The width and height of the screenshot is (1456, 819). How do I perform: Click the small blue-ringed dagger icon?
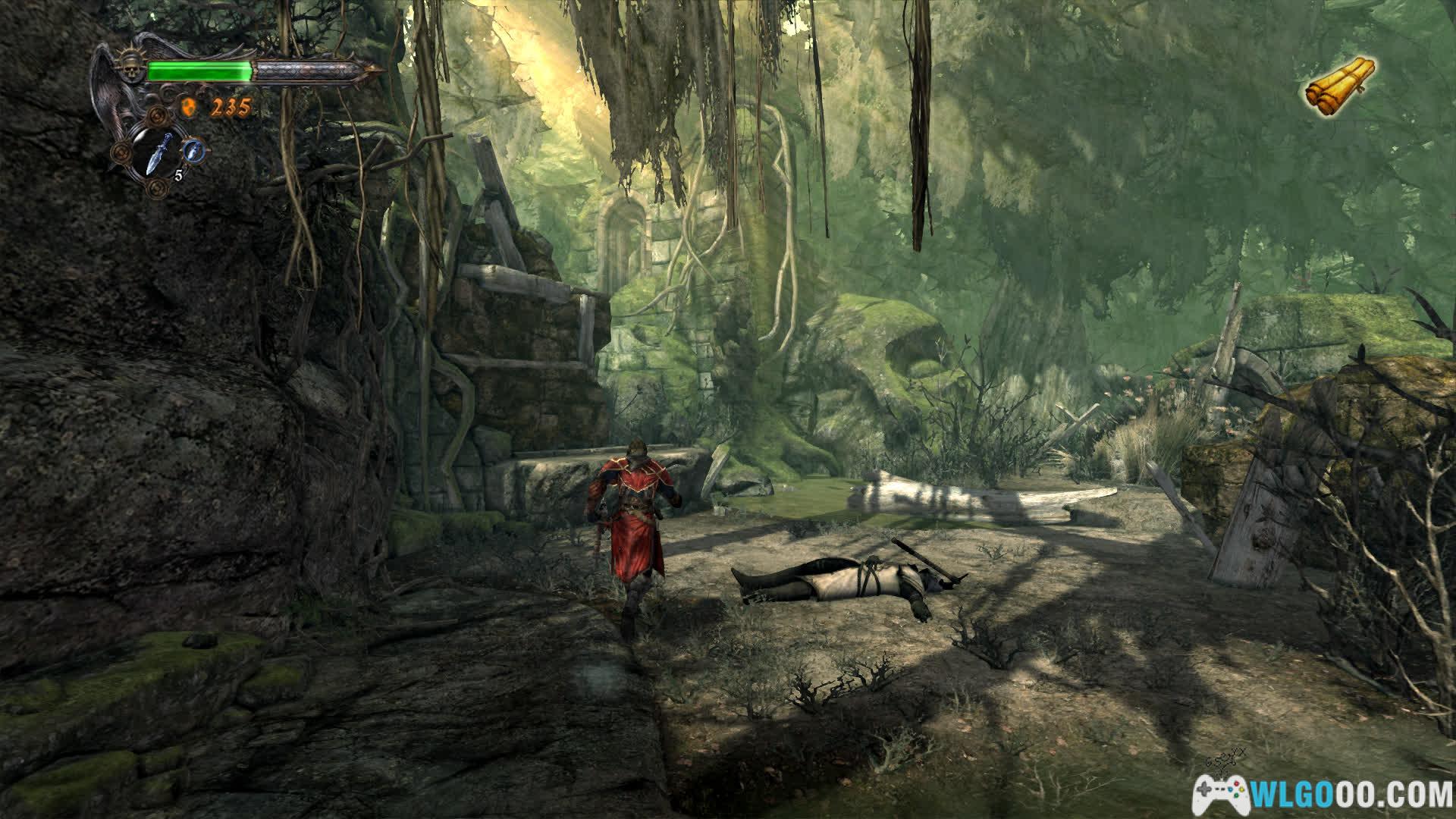195,149
